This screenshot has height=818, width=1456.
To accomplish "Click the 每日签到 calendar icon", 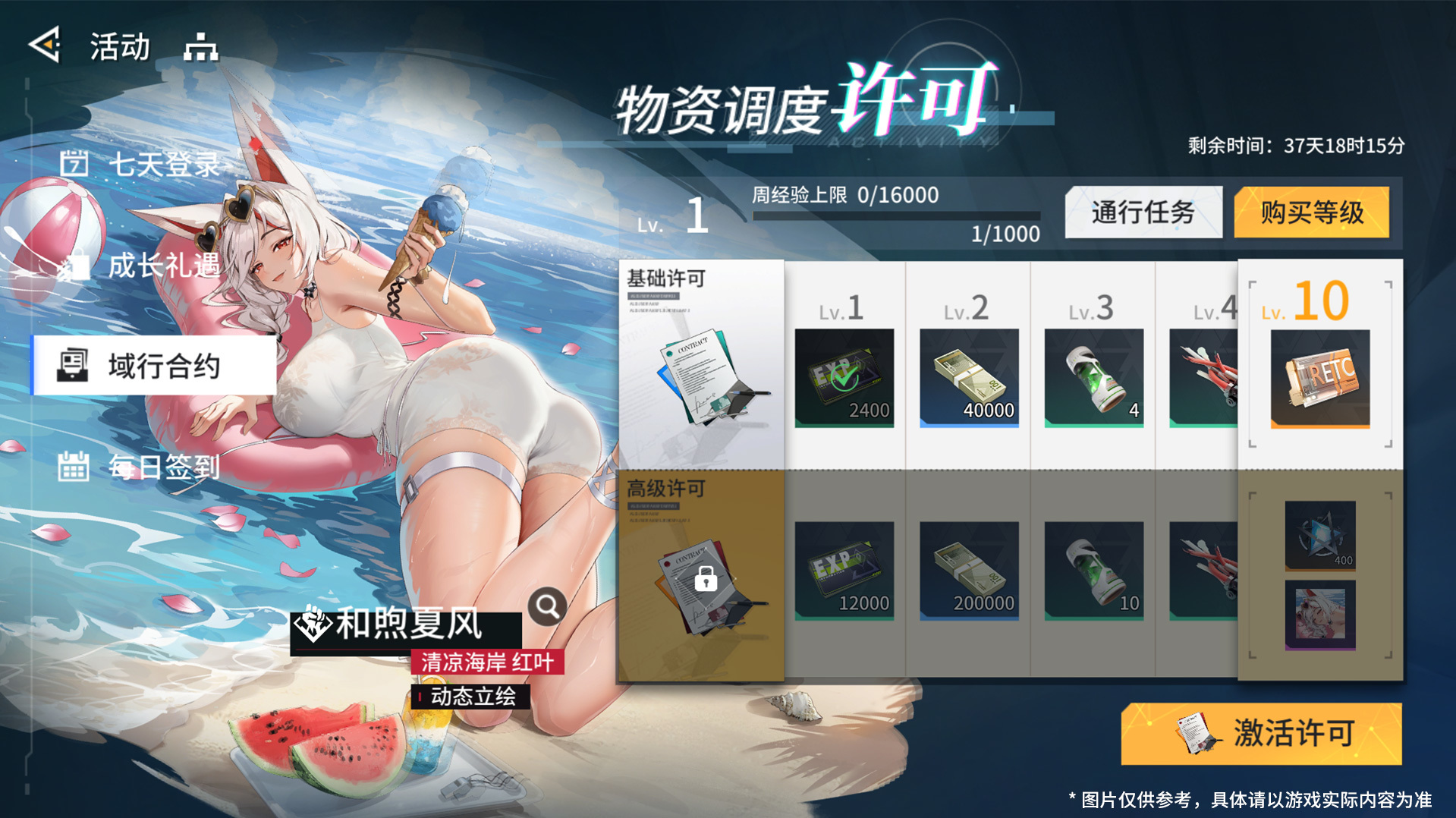I will point(74,468).
